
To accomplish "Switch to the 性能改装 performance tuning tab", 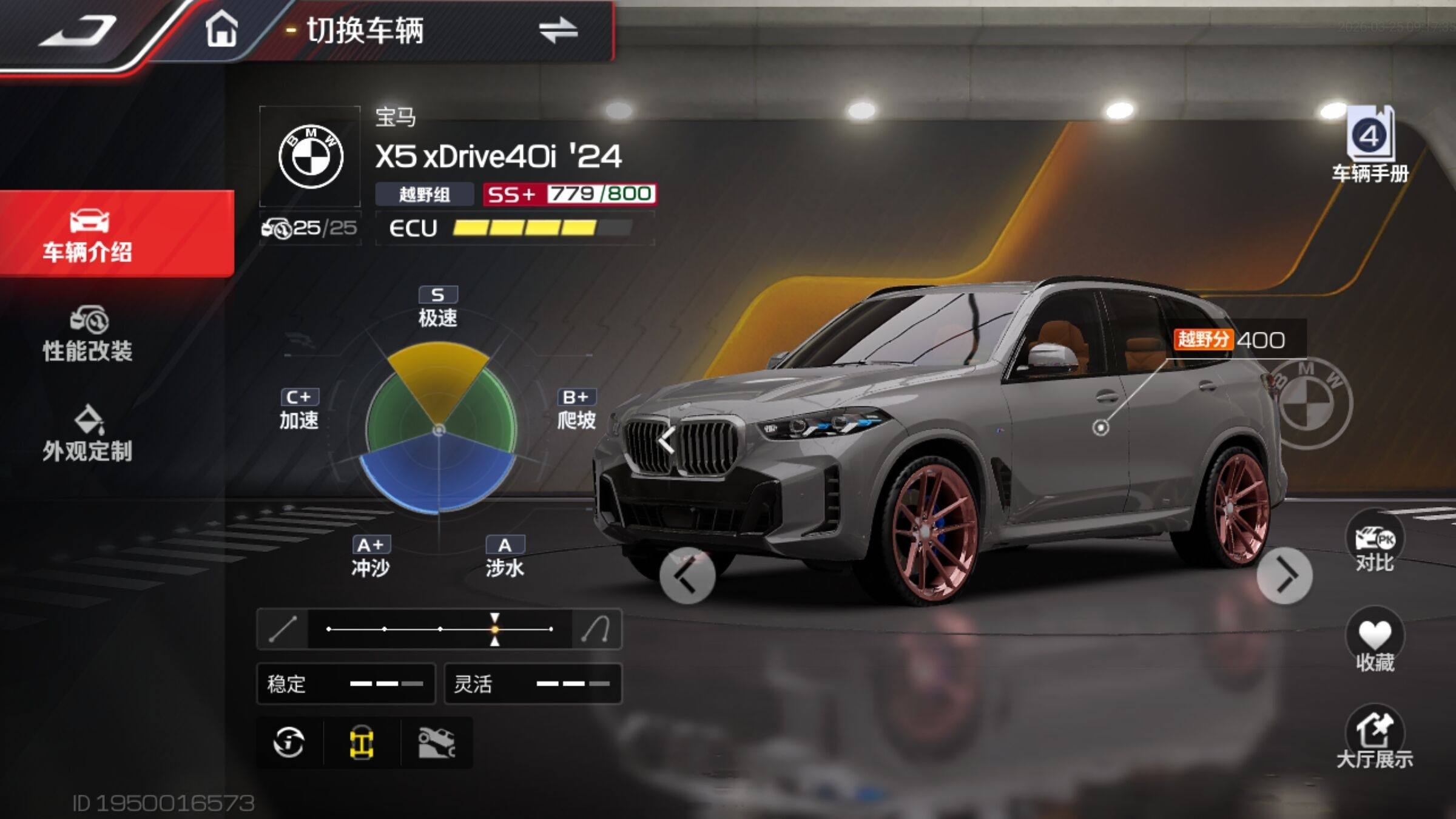I will pyautogui.click(x=88, y=334).
